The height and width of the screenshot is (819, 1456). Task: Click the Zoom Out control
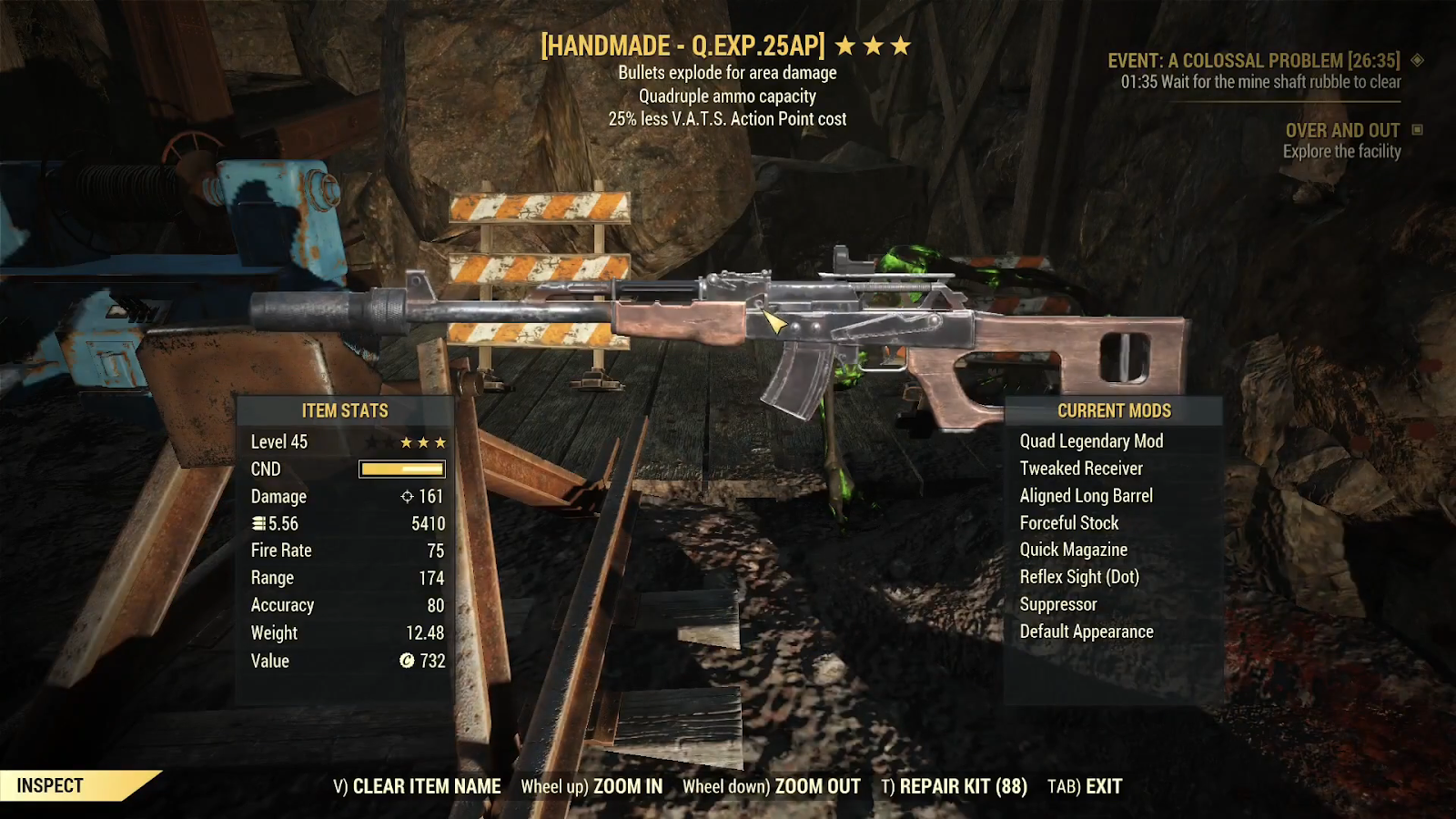tap(771, 786)
